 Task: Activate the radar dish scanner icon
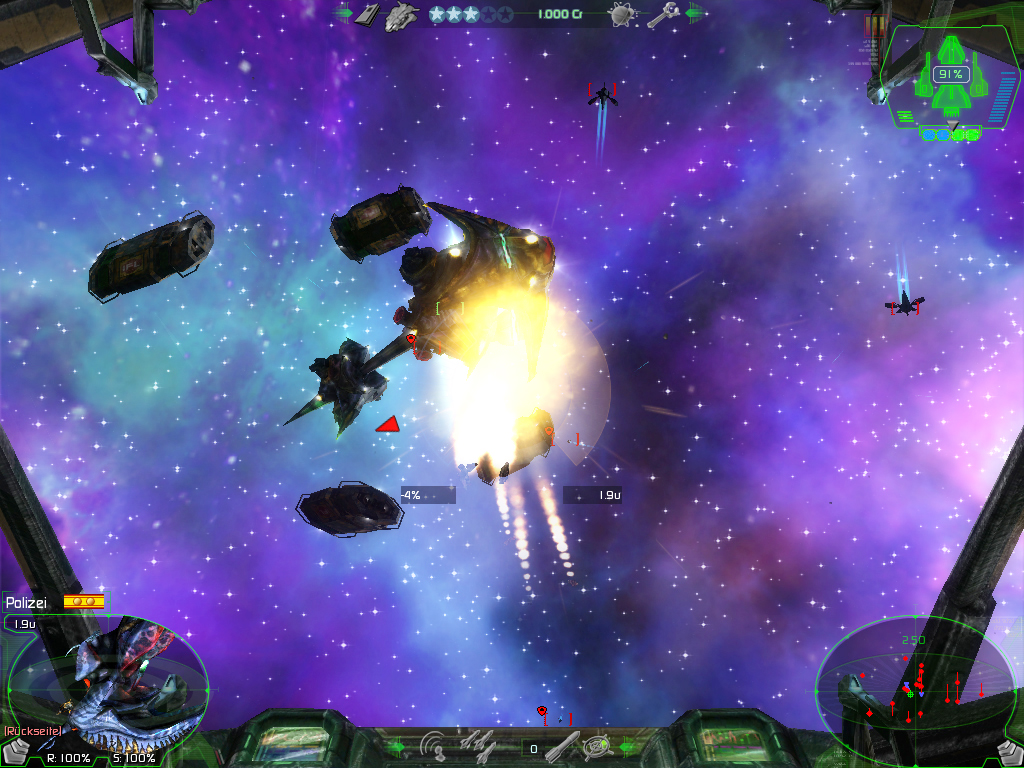pos(433,746)
